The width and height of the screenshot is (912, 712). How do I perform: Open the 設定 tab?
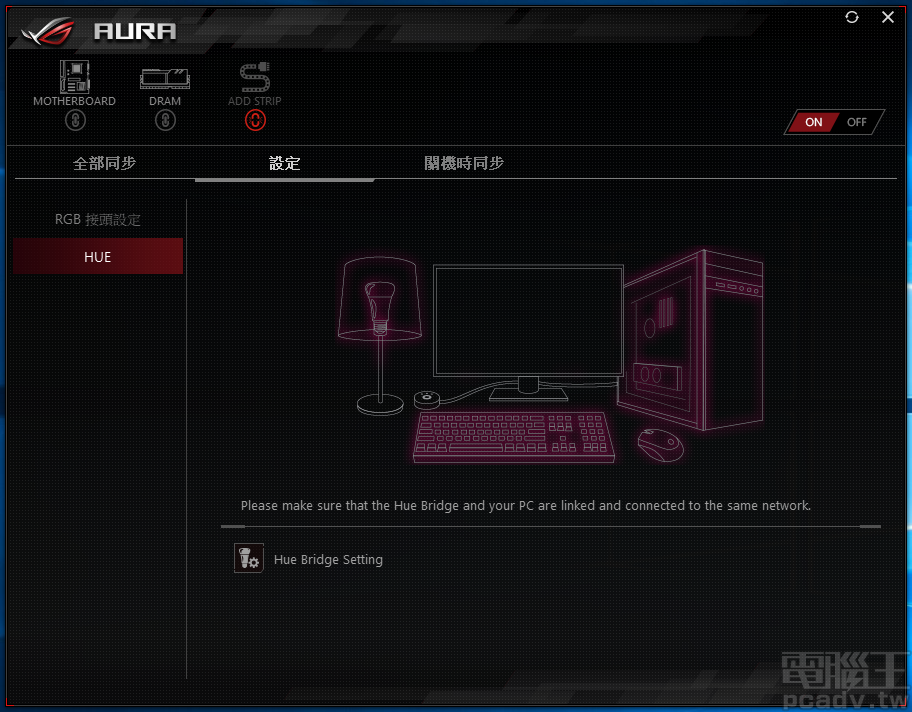(x=285, y=163)
